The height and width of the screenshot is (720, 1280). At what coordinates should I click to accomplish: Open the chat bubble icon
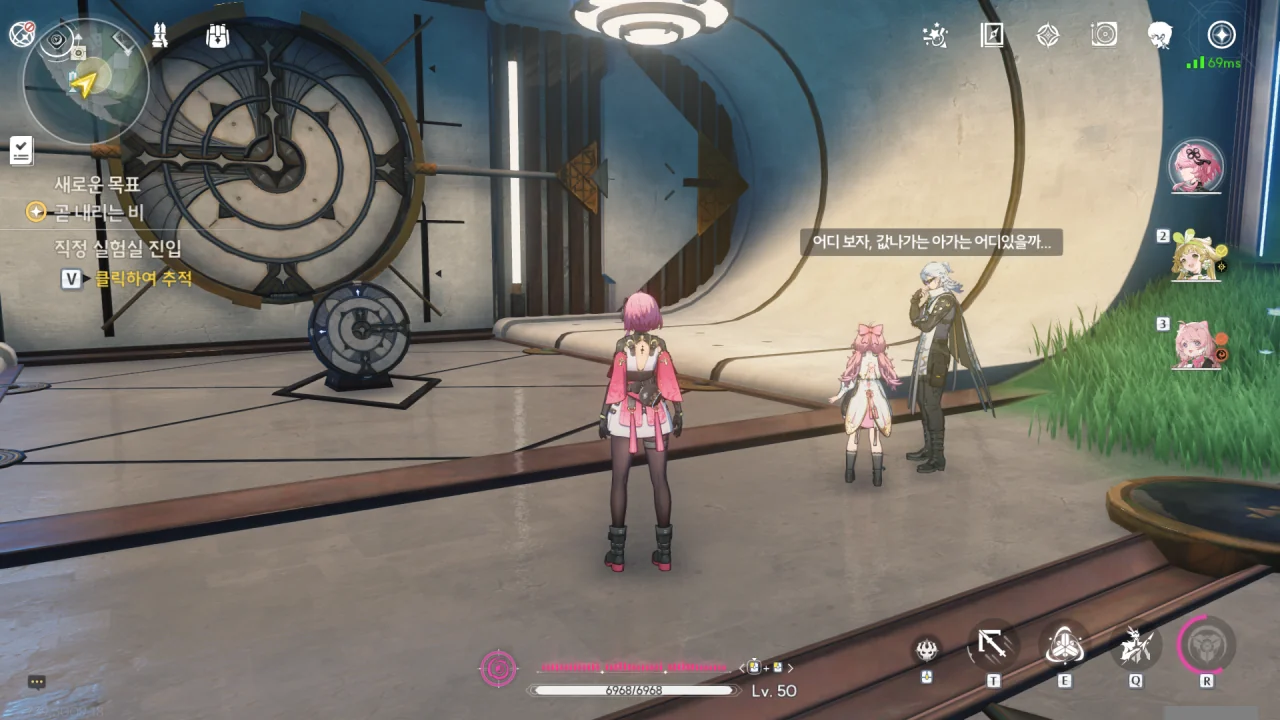click(37, 682)
